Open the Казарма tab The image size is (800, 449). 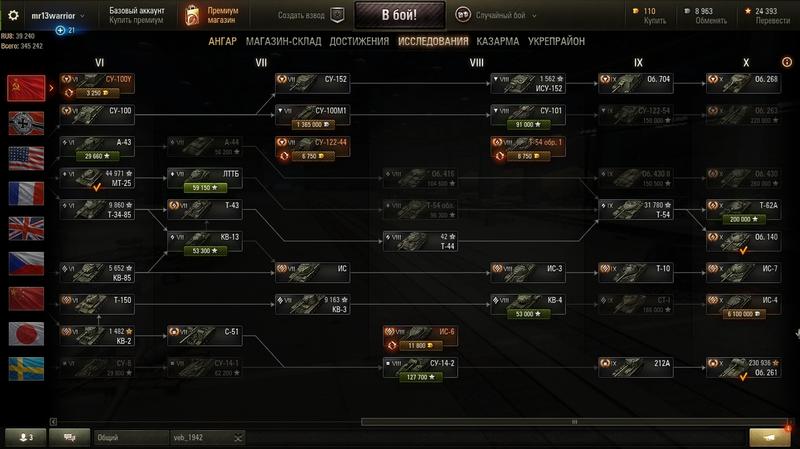click(x=497, y=41)
